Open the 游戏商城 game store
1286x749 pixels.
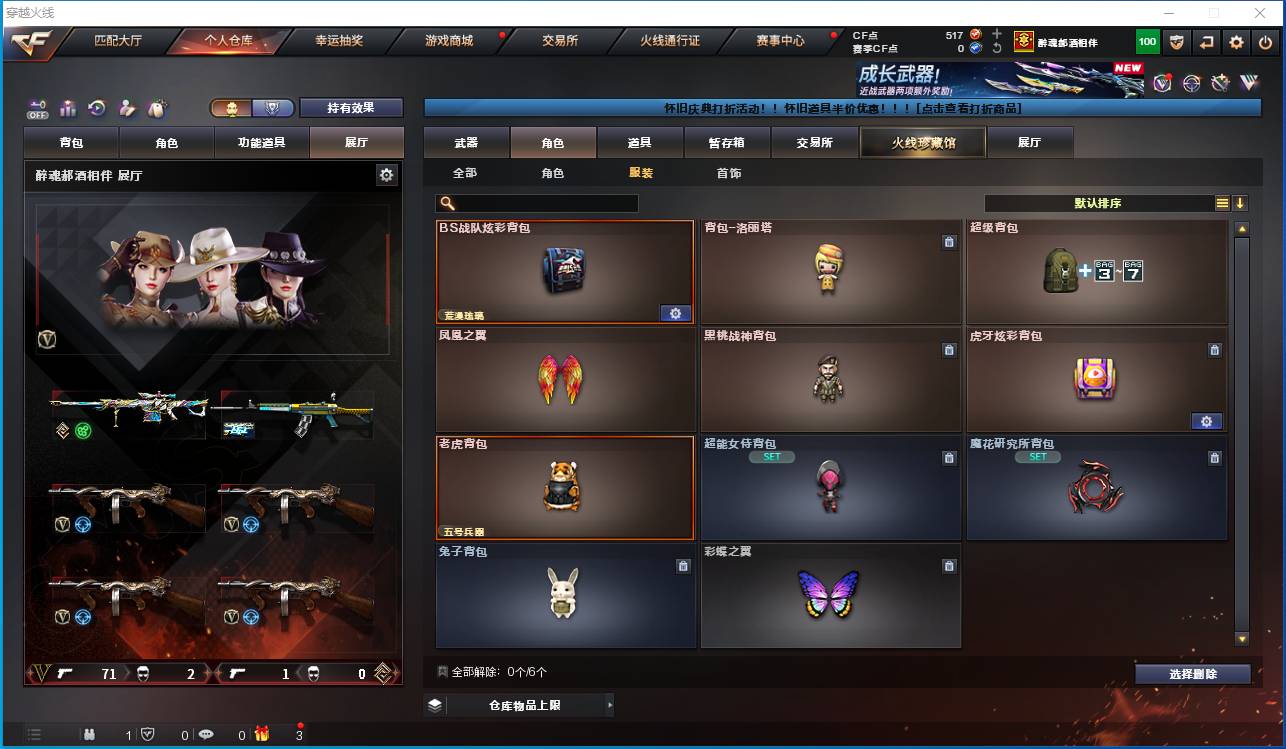pos(449,41)
